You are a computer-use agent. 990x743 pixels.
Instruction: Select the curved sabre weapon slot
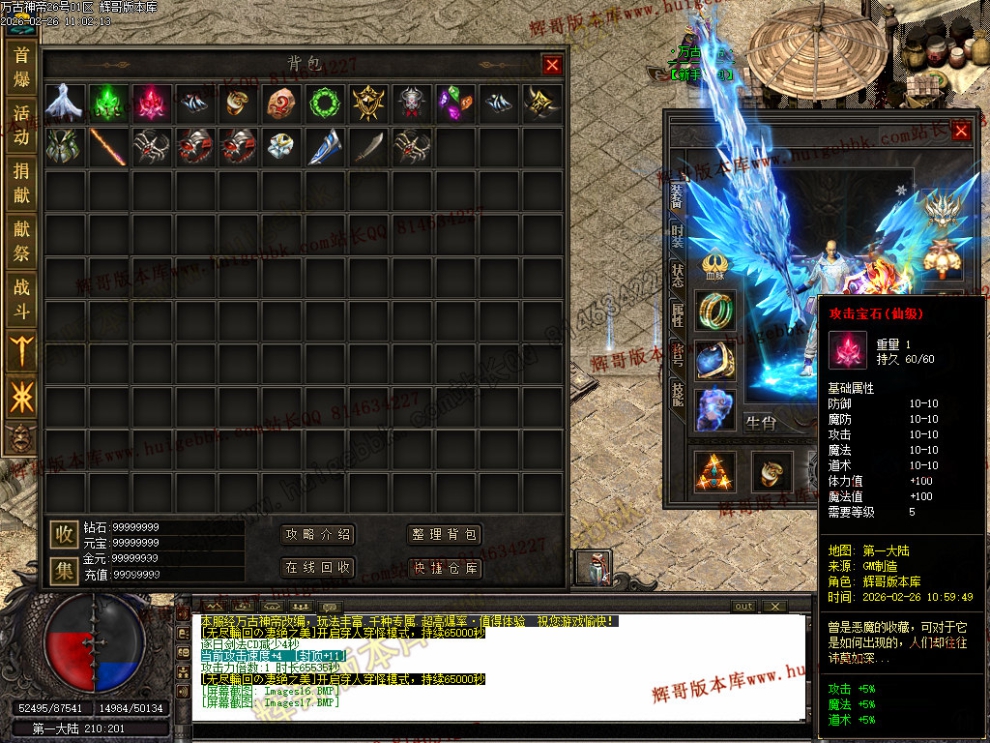coord(369,146)
